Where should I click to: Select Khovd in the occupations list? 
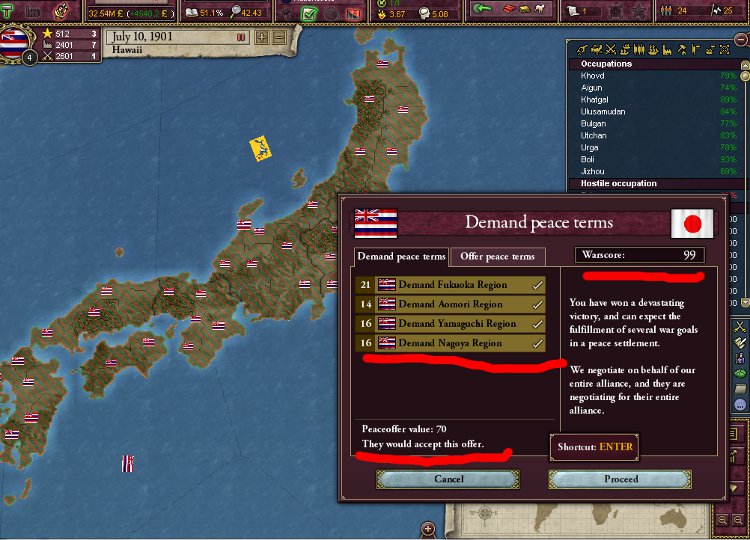pyautogui.click(x=593, y=76)
